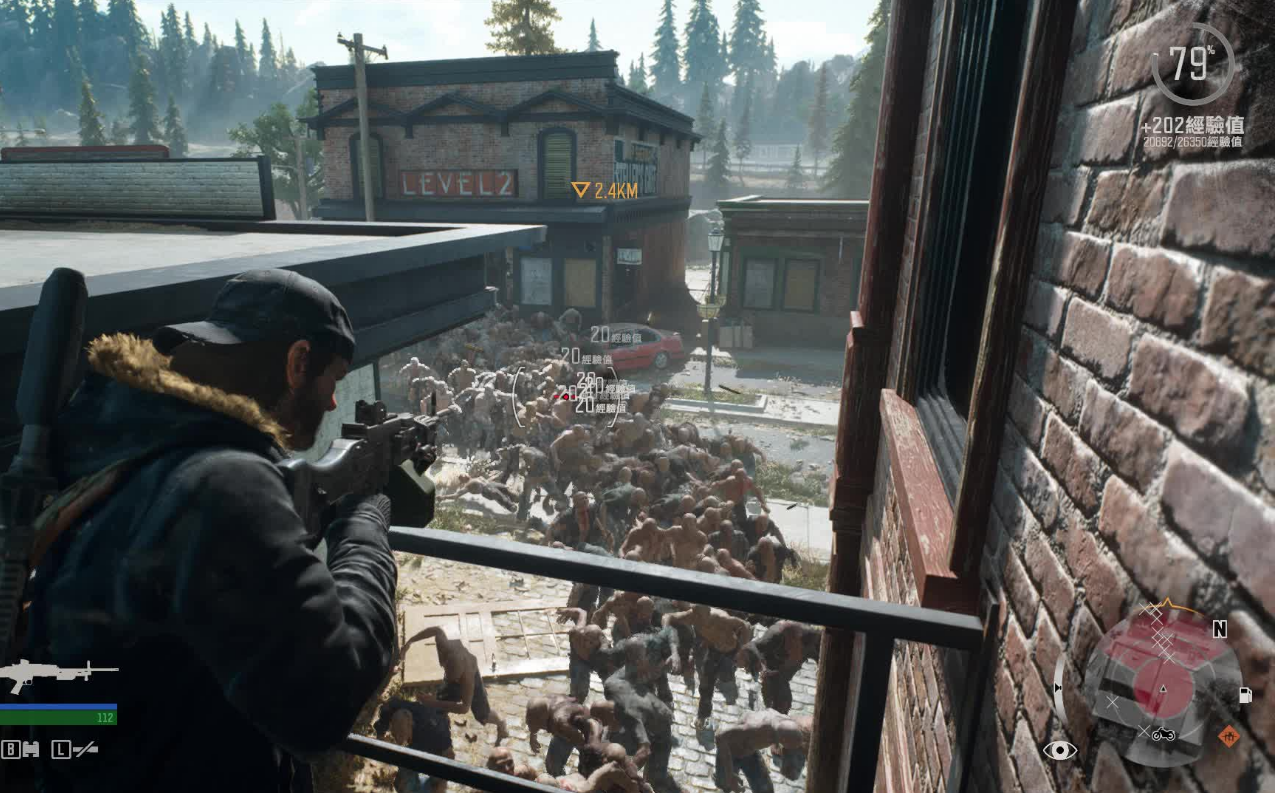The image size is (1275, 793).
Task: Select the orange diamond horde icon
Action: 1229,737
